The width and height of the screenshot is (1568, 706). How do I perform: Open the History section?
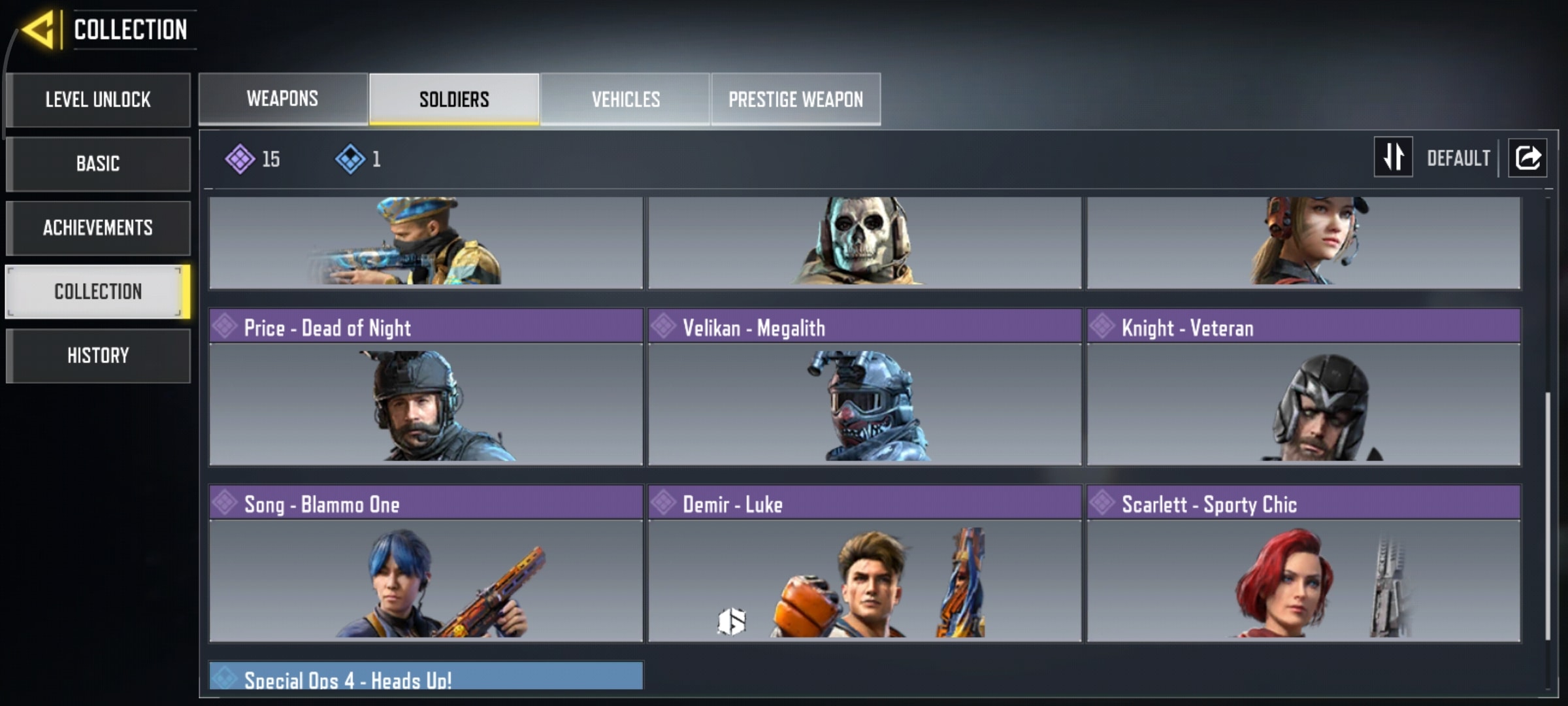[98, 356]
